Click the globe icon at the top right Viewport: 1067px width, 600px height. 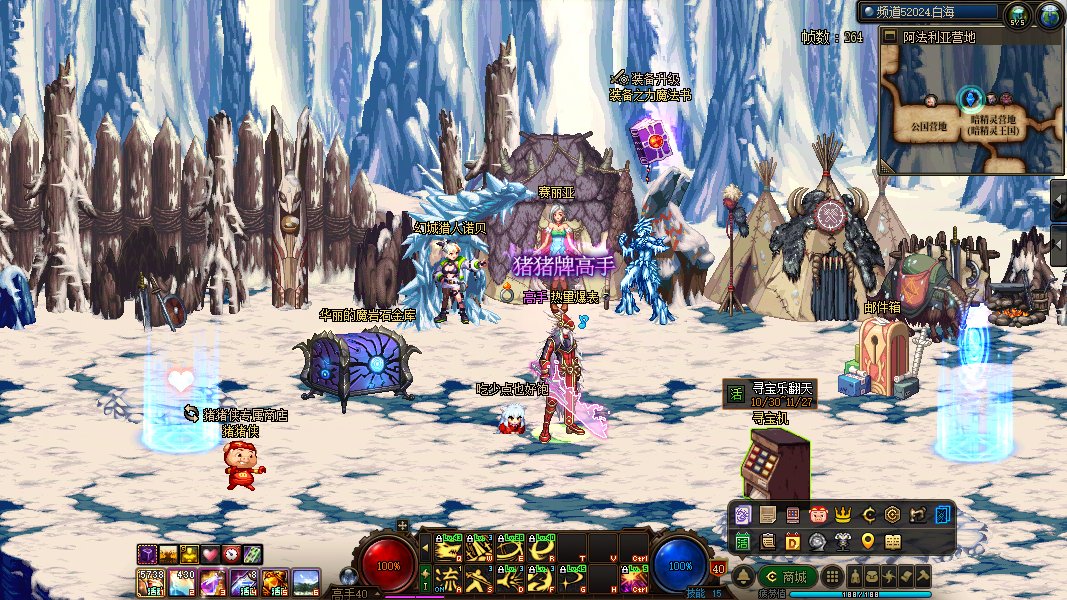tap(1049, 15)
